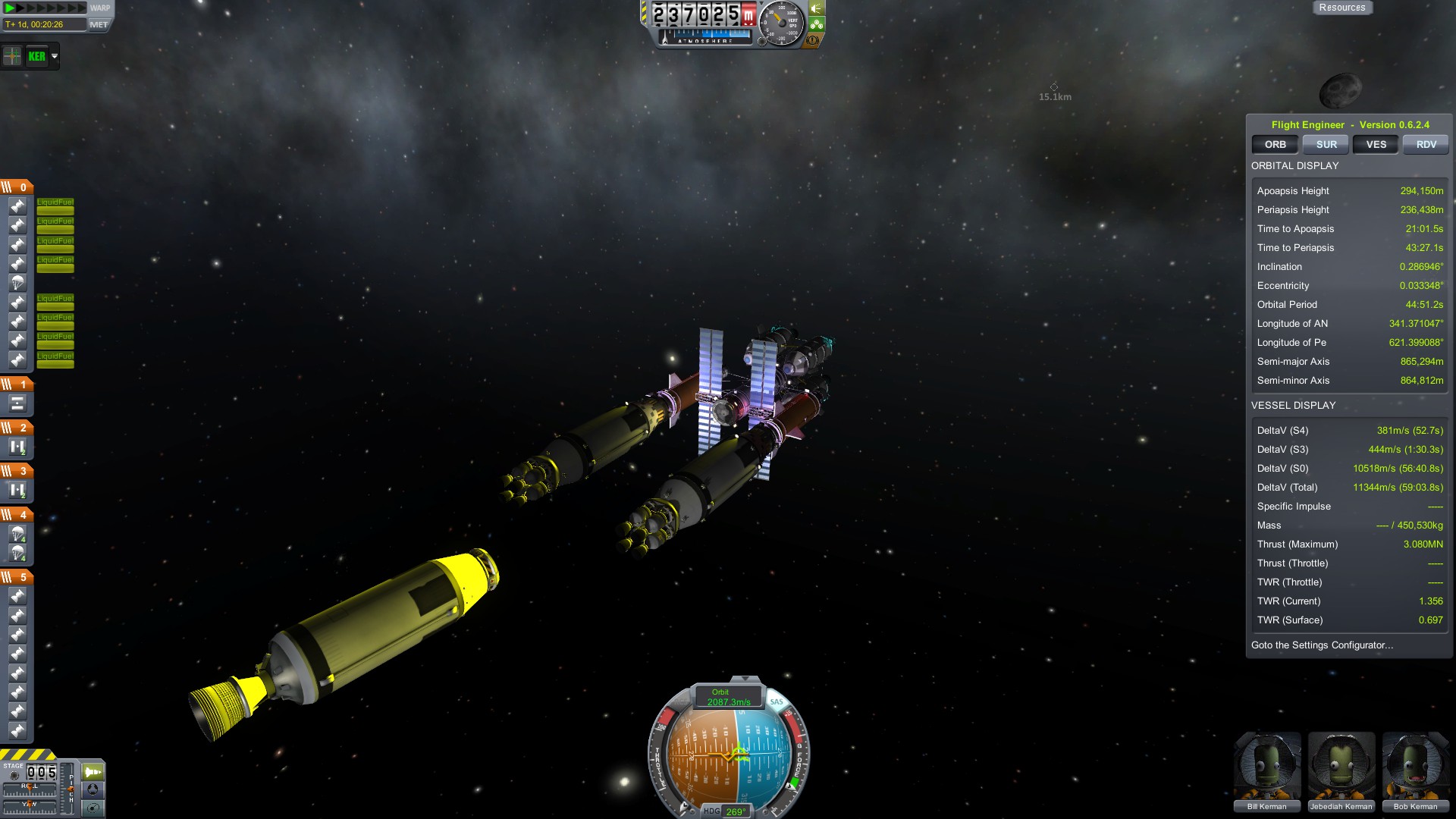Viewport: 1456px width, 819px height.
Task: Toggle the green KER toolbar button
Action: click(36, 56)
